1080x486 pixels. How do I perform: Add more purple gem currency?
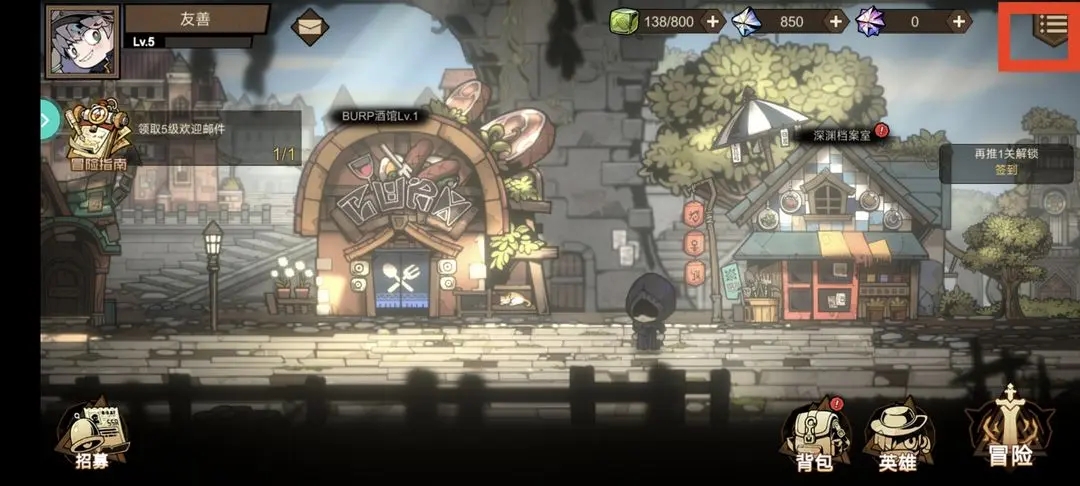pos(958,21)
